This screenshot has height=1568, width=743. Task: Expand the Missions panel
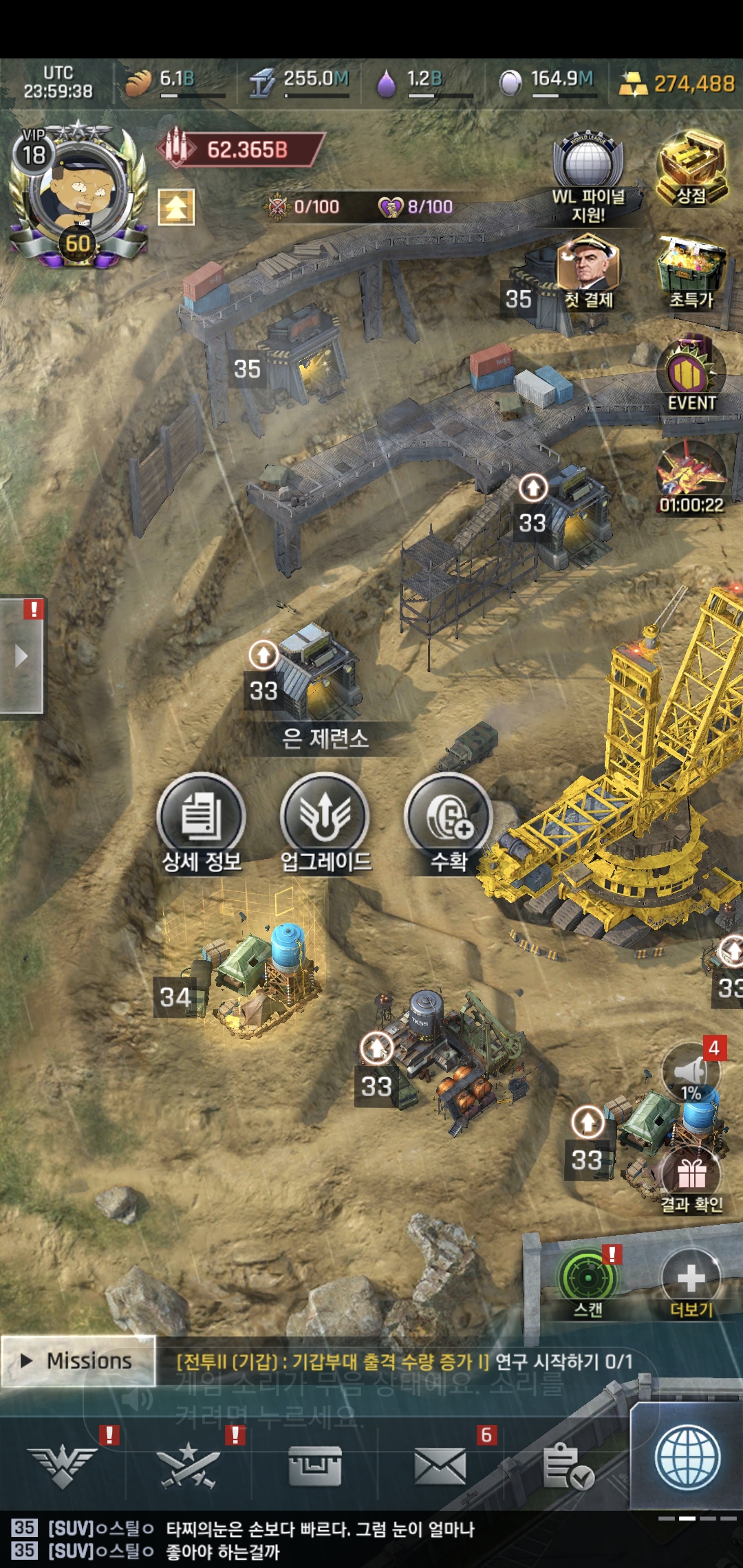click(77, 1361)
